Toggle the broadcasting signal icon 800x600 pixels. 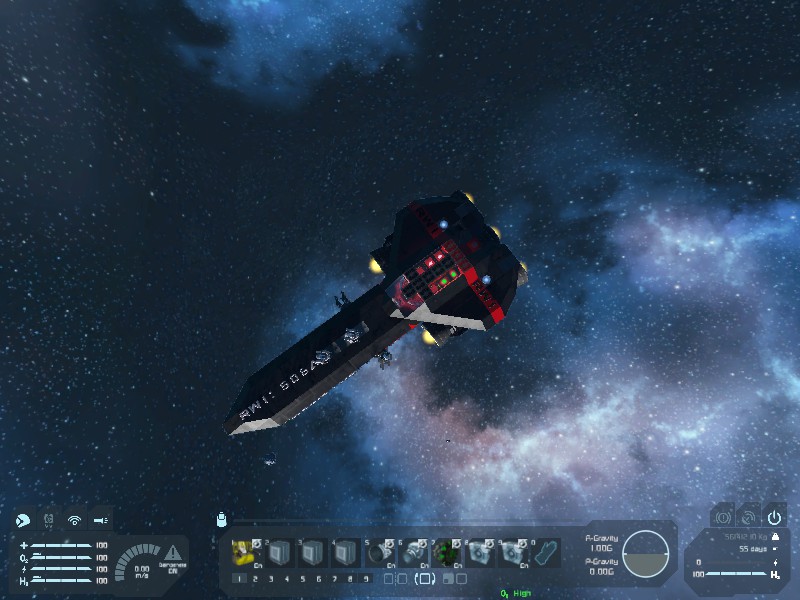click(74, 520)
